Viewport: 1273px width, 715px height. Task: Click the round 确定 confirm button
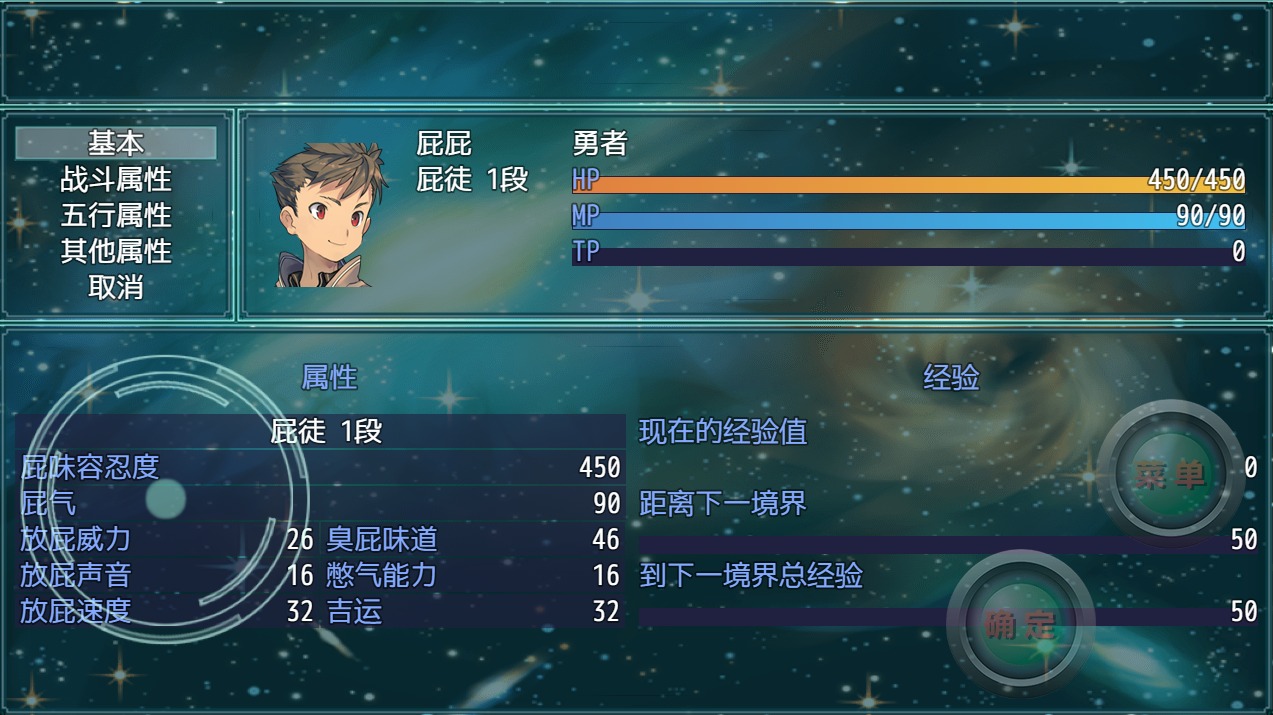1020,624
